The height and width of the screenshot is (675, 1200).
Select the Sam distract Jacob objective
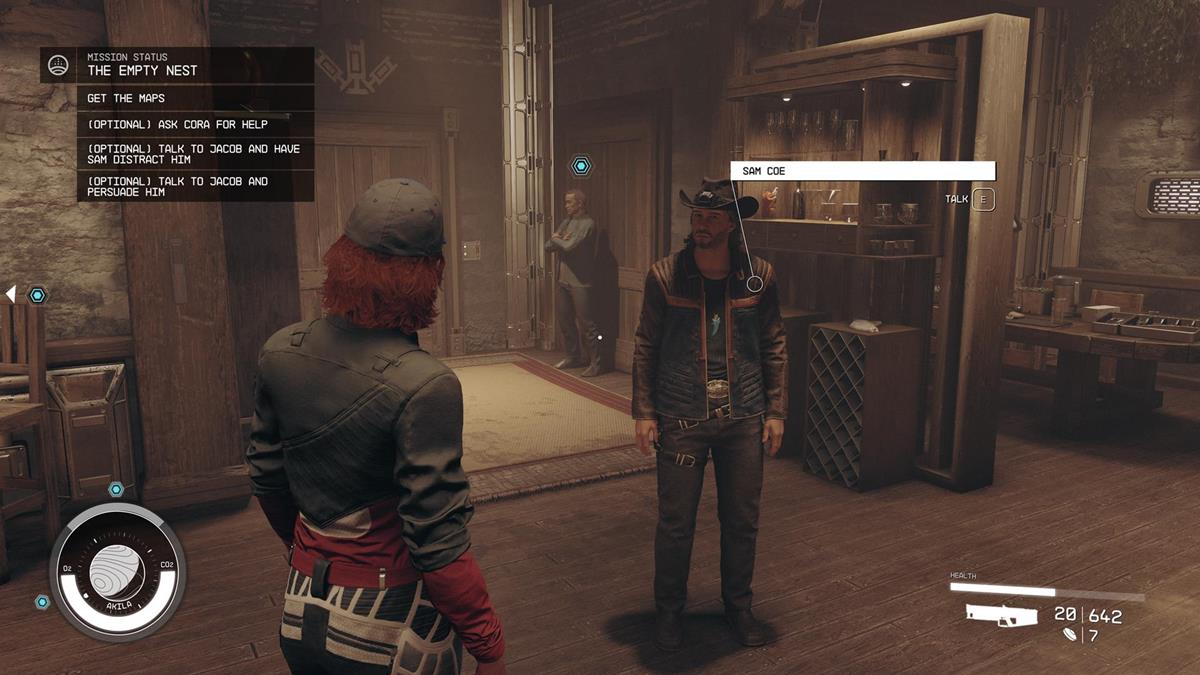click(195, 155)
